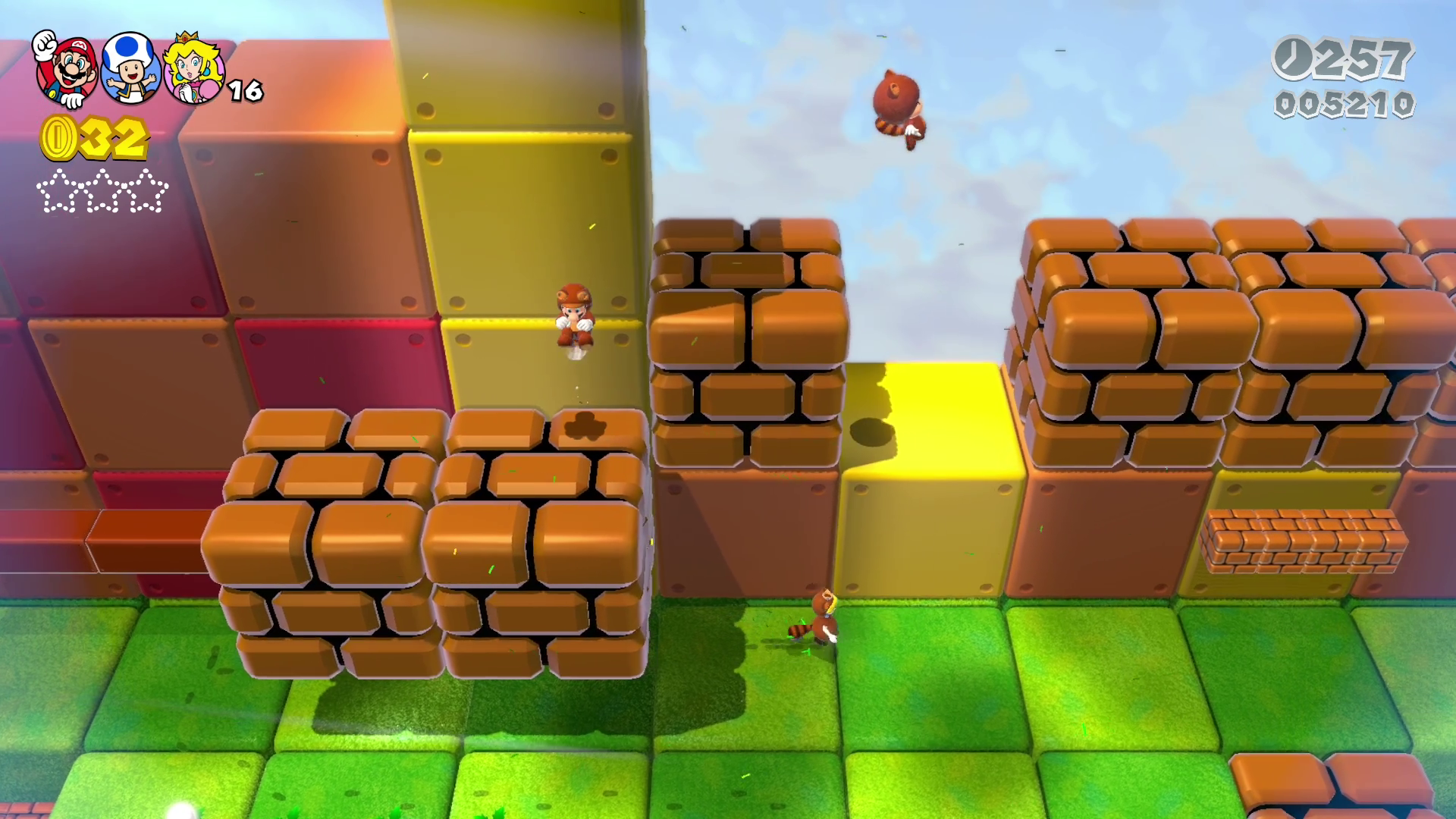Select the Toad player portrait

pos(130,69)
